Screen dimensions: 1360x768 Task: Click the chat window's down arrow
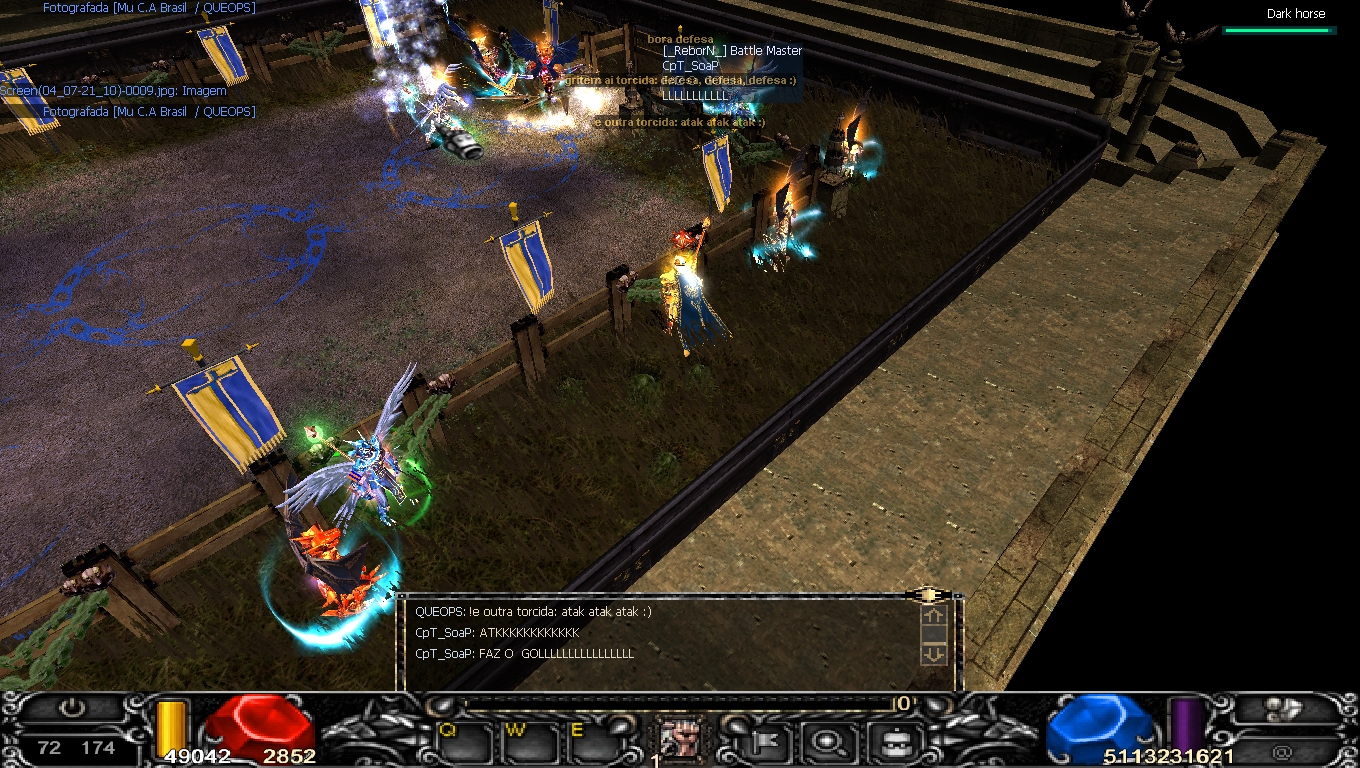tap(932, 654)
